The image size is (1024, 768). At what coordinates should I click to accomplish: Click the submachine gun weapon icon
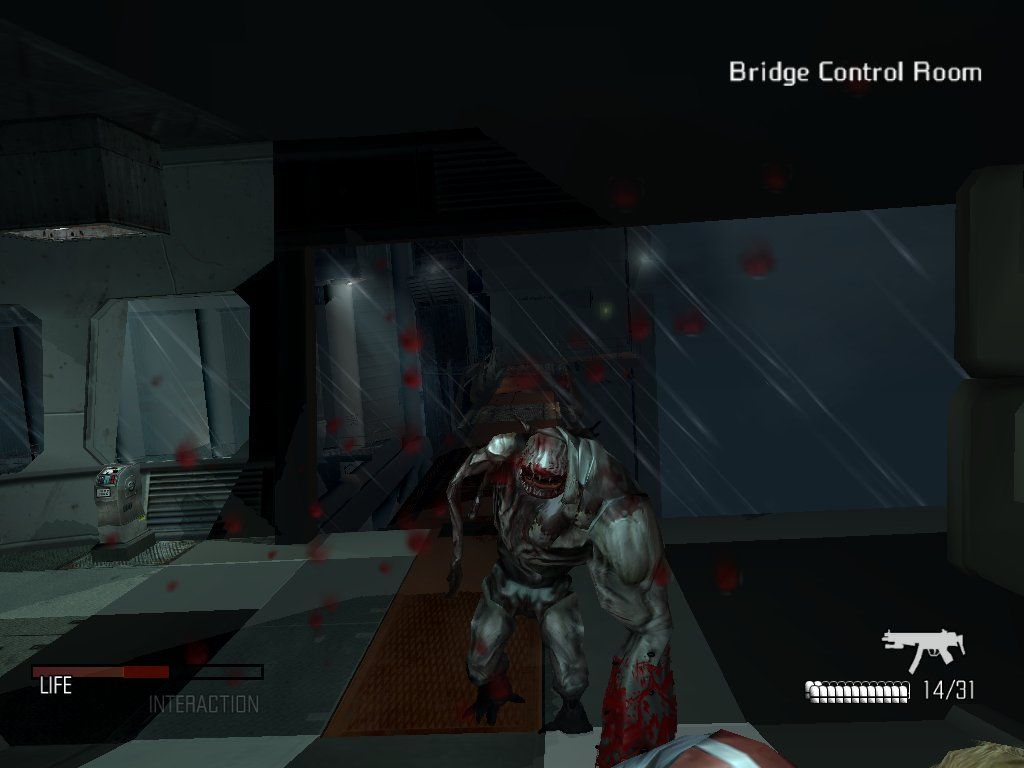click(x=922, y=648)
